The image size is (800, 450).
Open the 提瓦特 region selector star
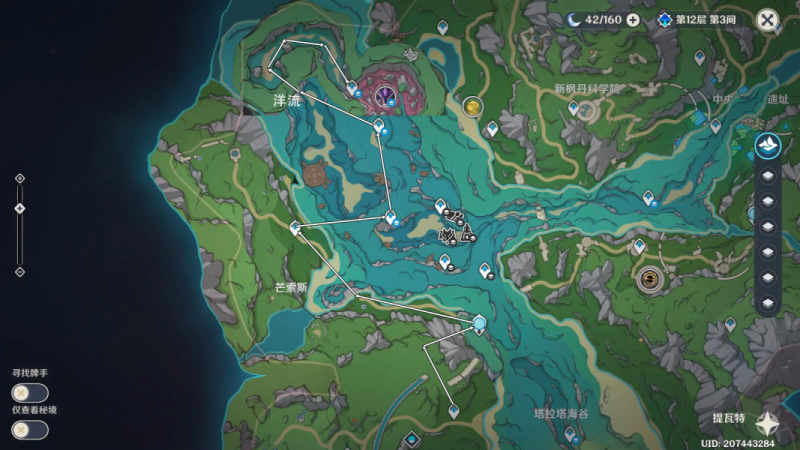pyautogui.click(x=768, y=422)
